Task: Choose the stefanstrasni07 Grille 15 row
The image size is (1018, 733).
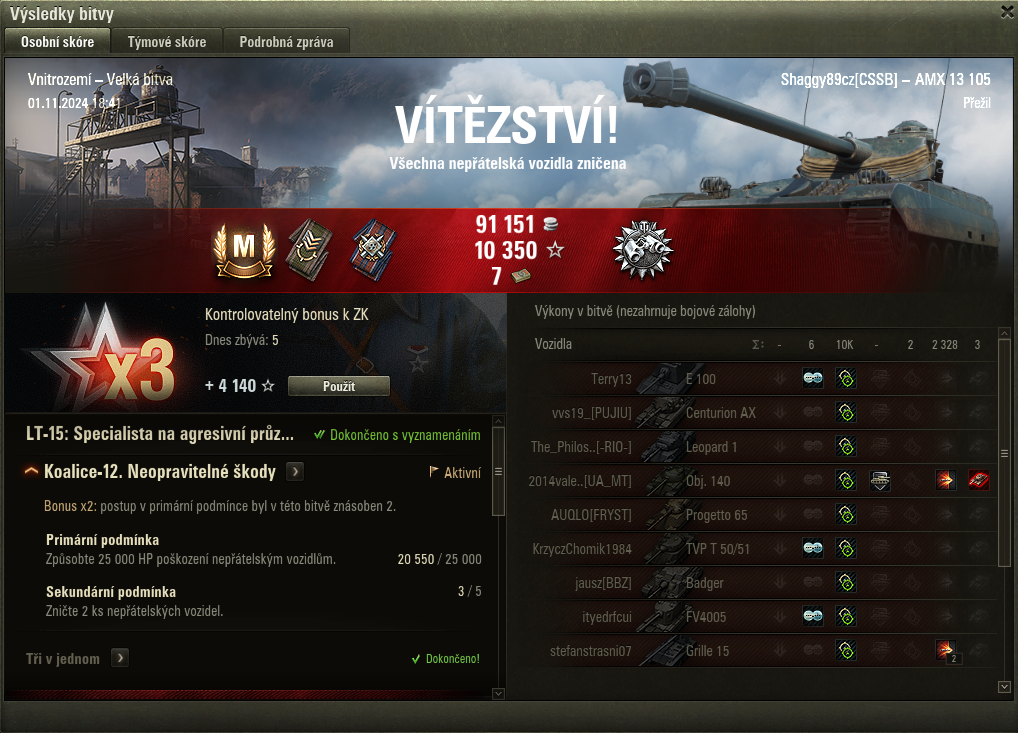Action: coord(700,651)
